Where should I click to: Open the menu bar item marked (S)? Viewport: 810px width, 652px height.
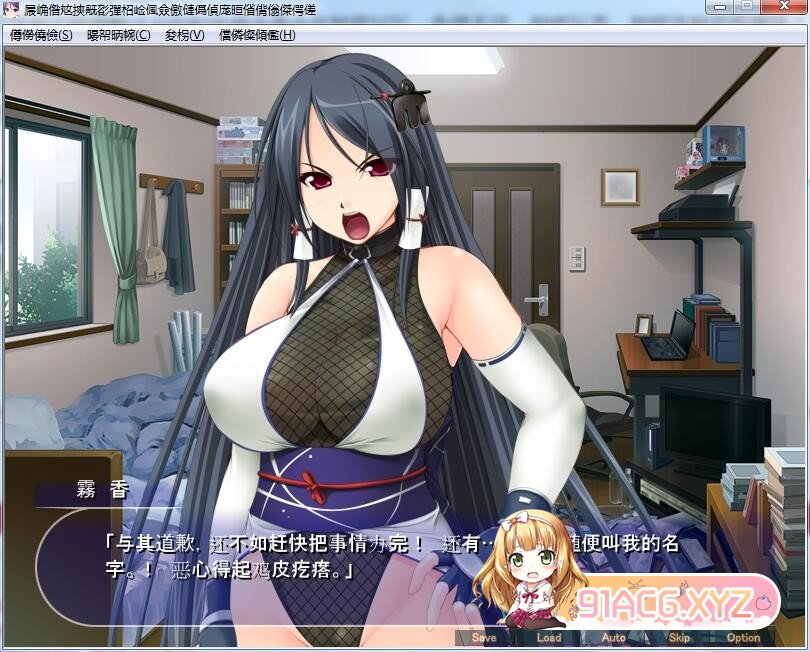pos(41,35)
